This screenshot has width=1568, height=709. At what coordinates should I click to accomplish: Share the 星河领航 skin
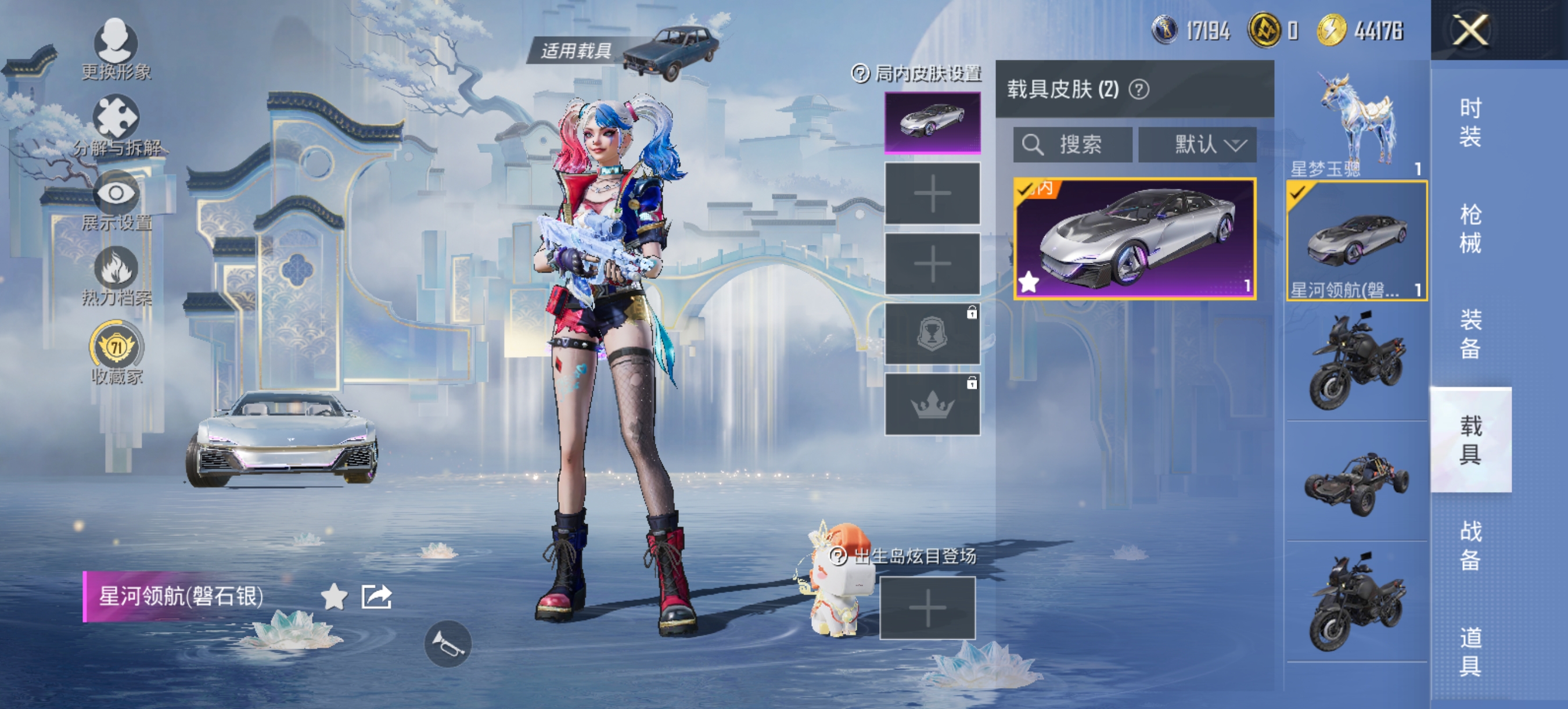(376, 596)
